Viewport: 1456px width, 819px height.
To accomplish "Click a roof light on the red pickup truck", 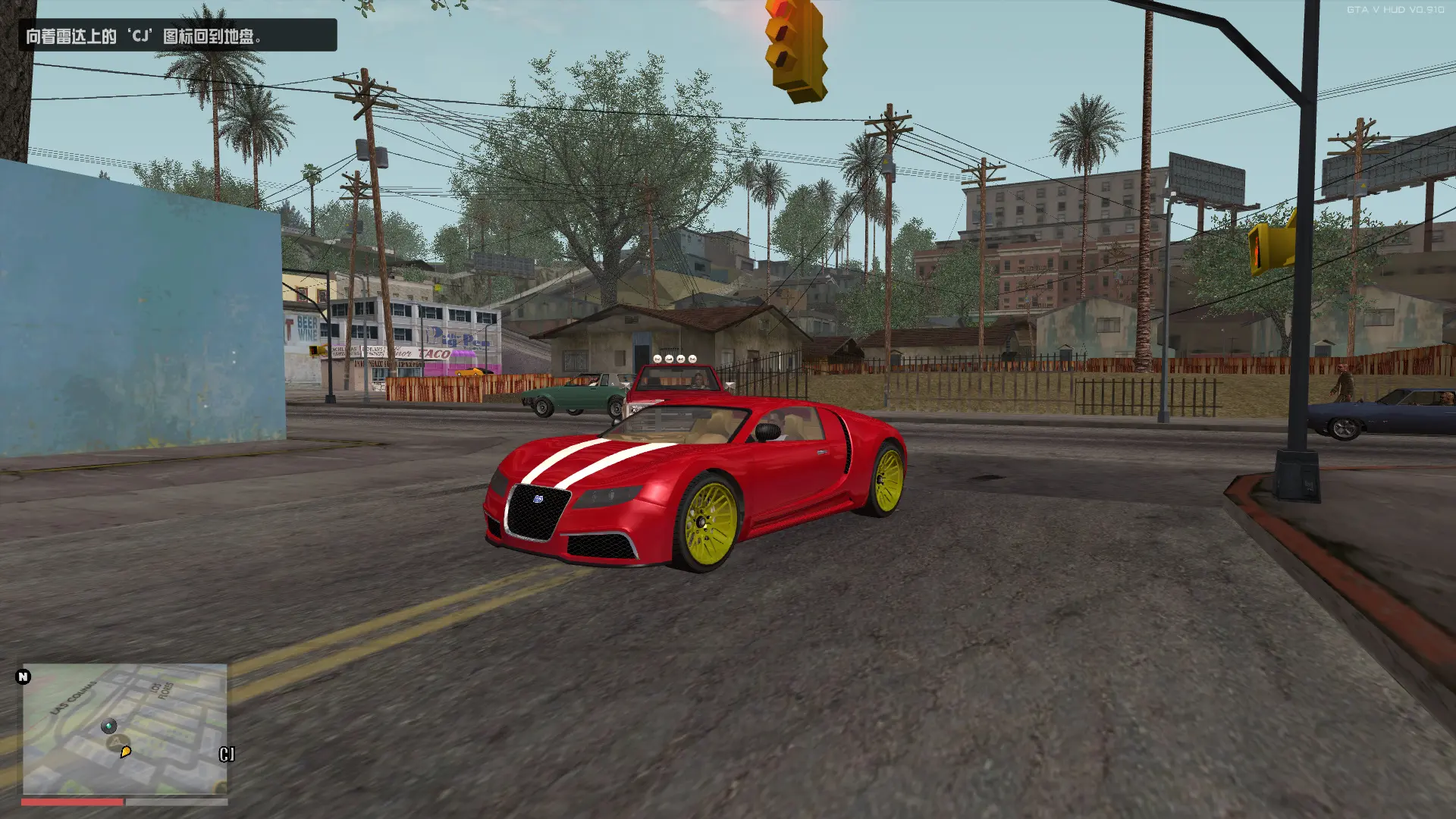I will (670, 359).
